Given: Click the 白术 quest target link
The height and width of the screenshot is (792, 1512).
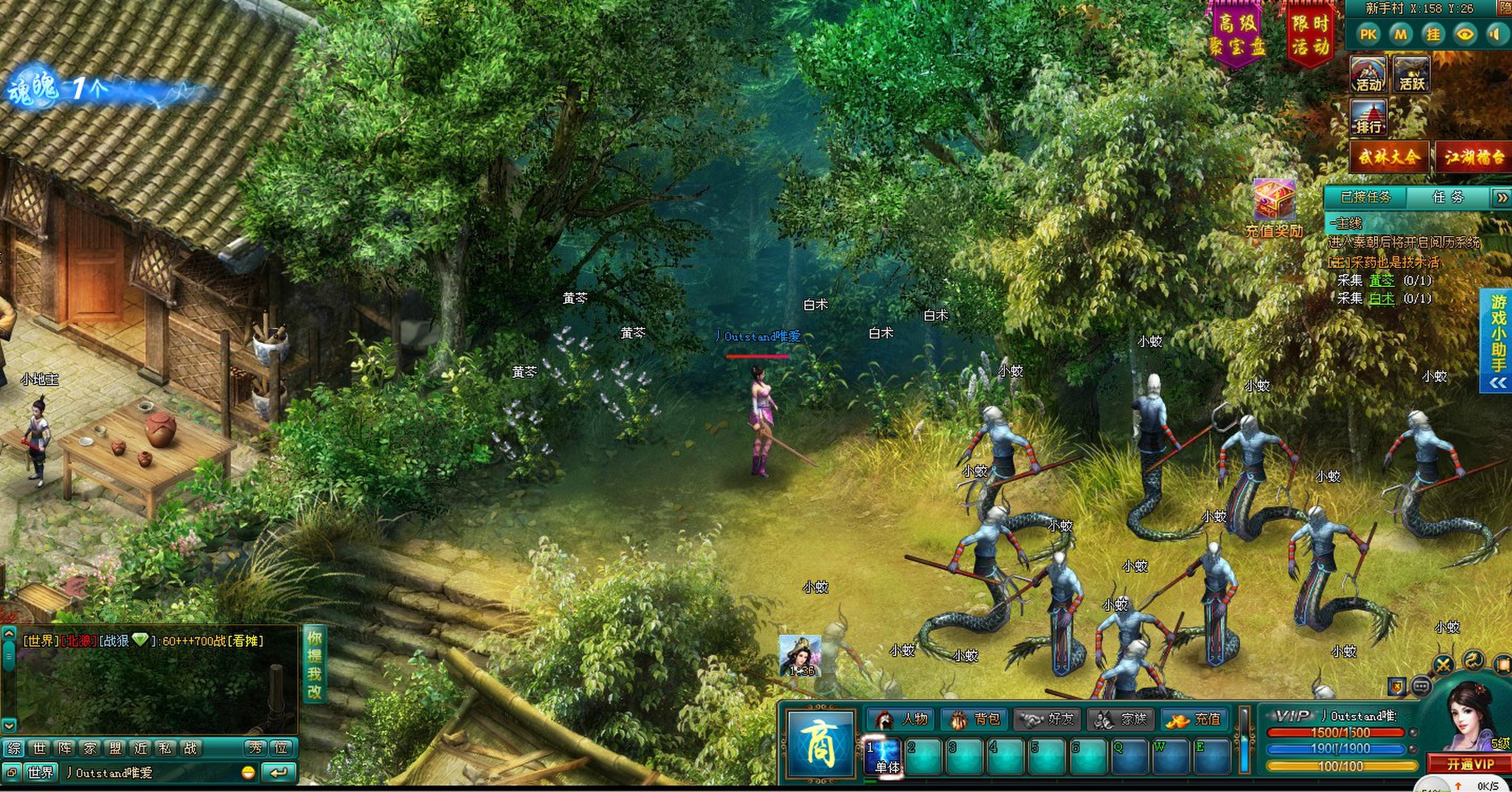Looking at the screenshot, I should pyautogui.click(x=1381, y=298).
